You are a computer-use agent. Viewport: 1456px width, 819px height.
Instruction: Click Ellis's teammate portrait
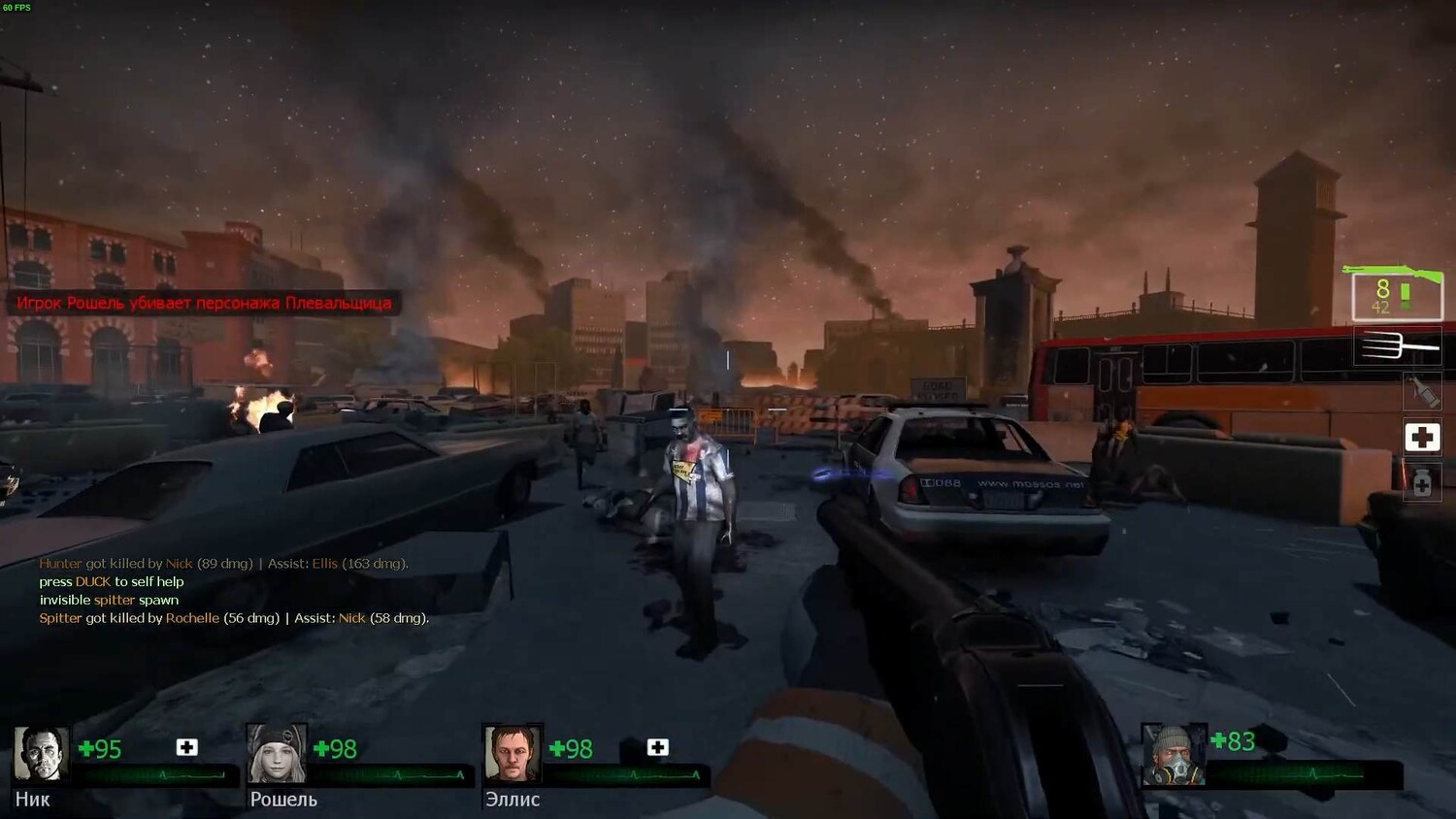[512, 754]
